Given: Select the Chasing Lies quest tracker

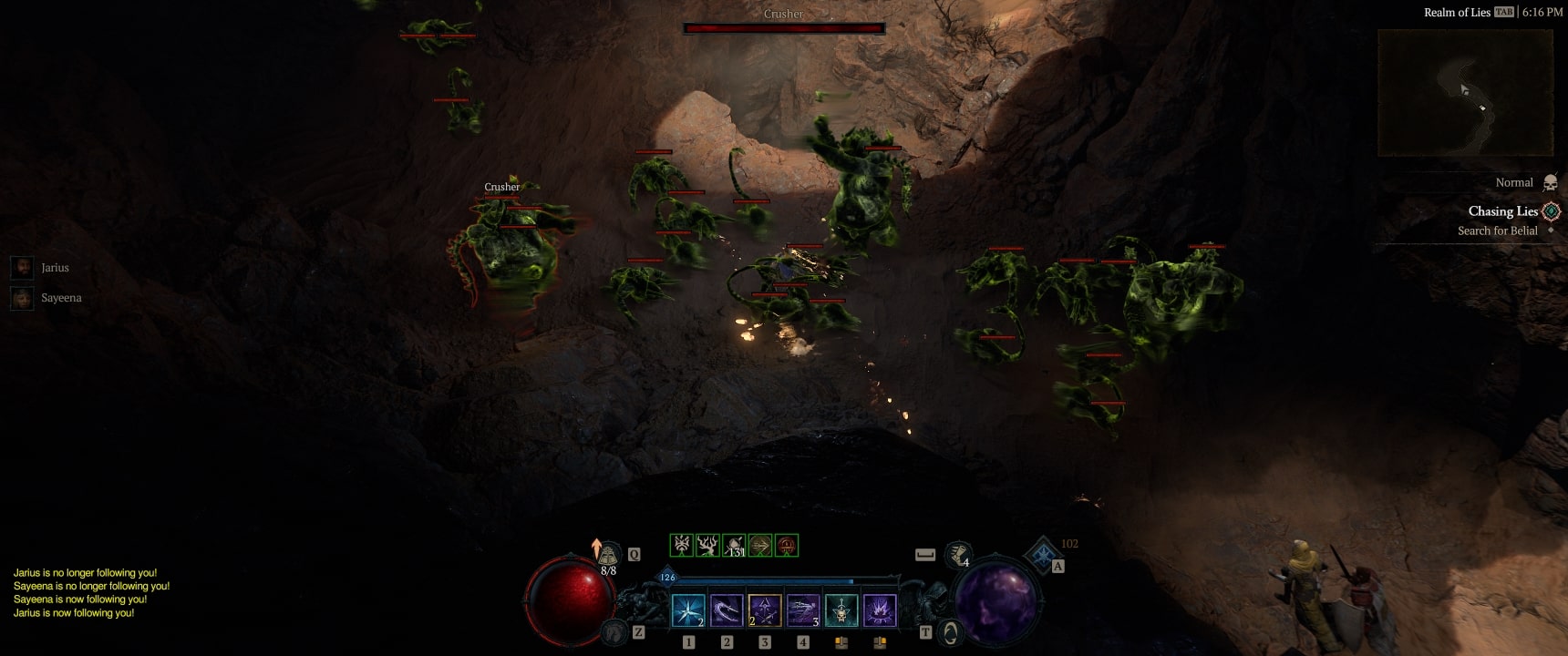Looking at the screenshot, I should click(1502, 211).
